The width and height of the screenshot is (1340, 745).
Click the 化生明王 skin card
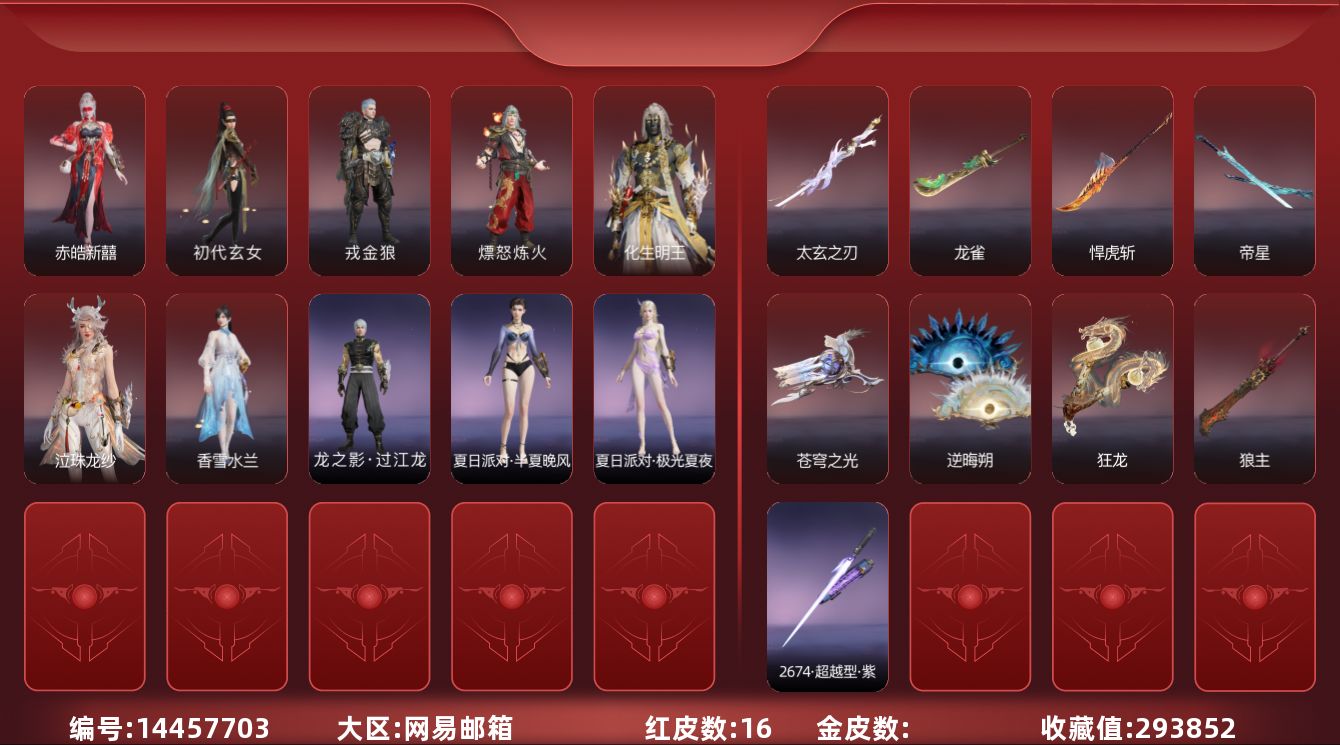click(x=655, y=180)
